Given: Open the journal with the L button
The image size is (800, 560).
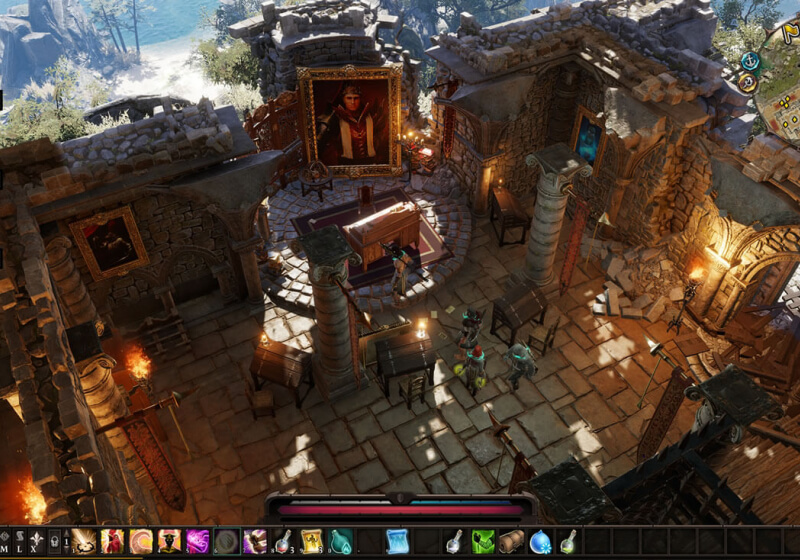Looking at the screenshot, I should [20, 541].
